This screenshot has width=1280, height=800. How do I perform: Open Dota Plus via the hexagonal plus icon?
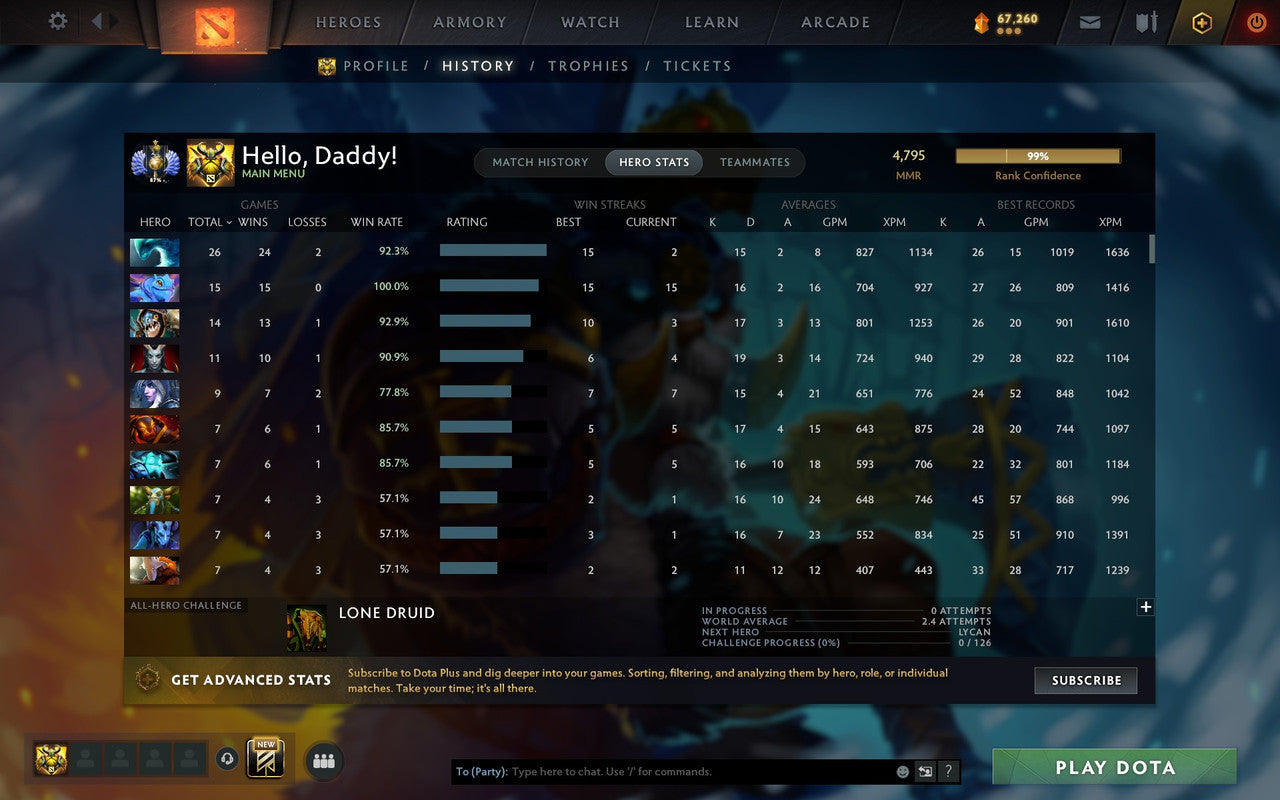(1201, 22)
